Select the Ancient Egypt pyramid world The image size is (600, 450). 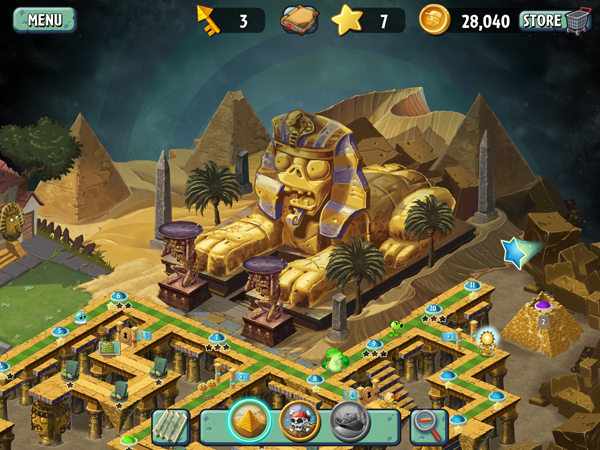(x=249, y=421)
